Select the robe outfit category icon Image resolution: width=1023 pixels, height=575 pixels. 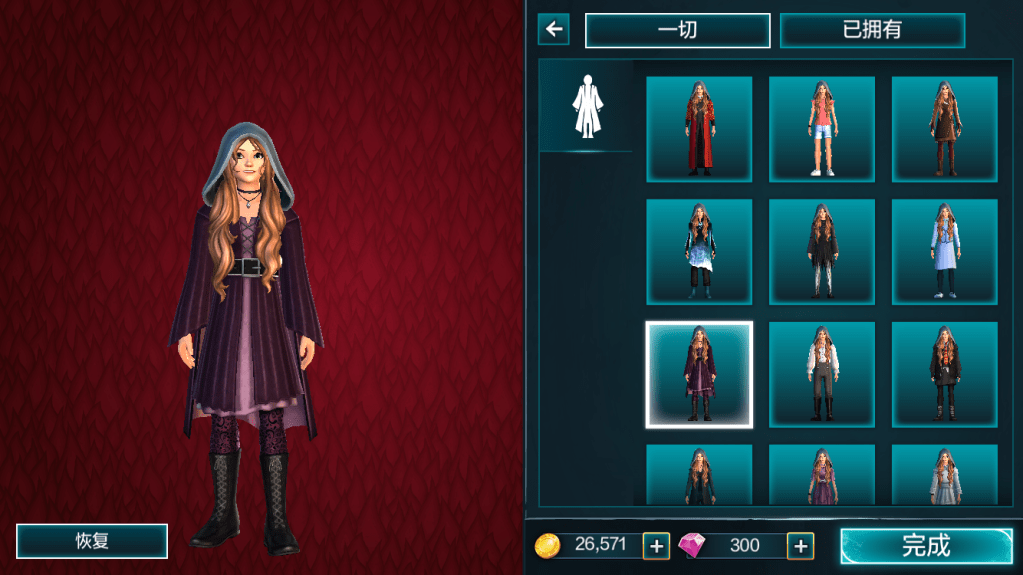[586, 107]
